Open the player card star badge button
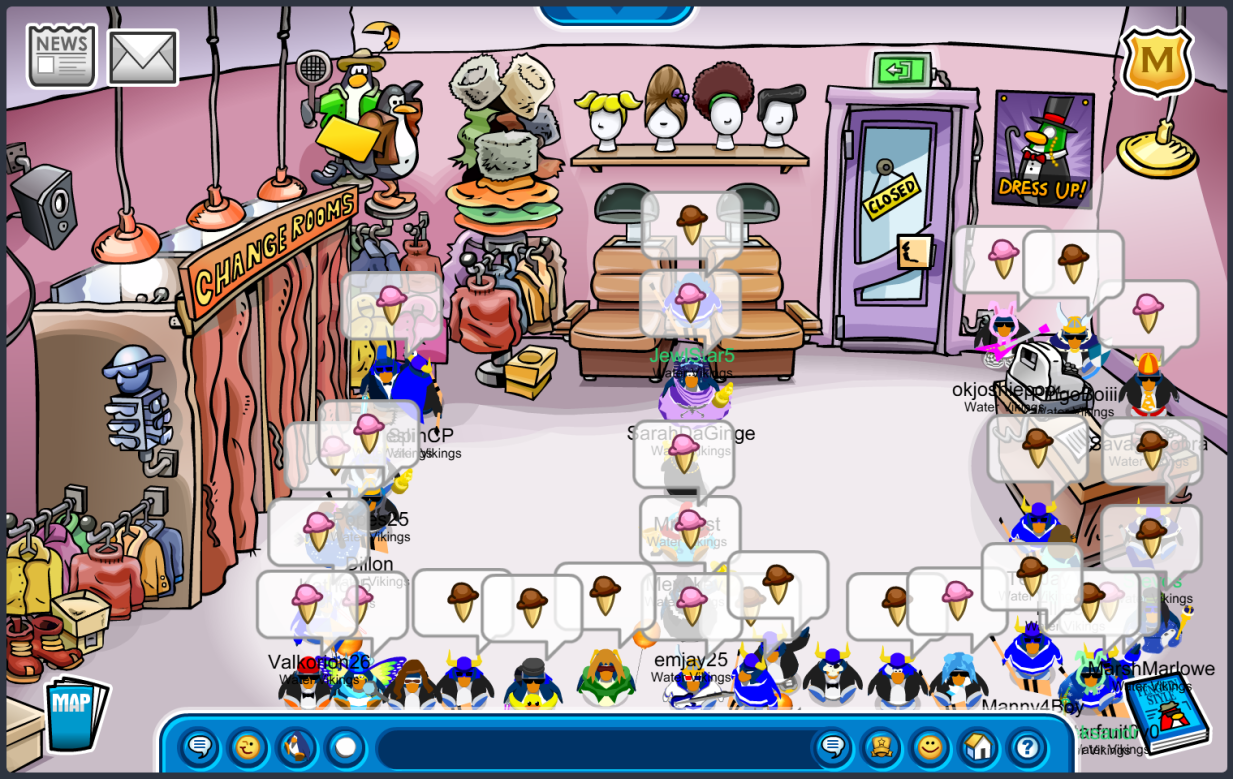 (x=881, y=747)
